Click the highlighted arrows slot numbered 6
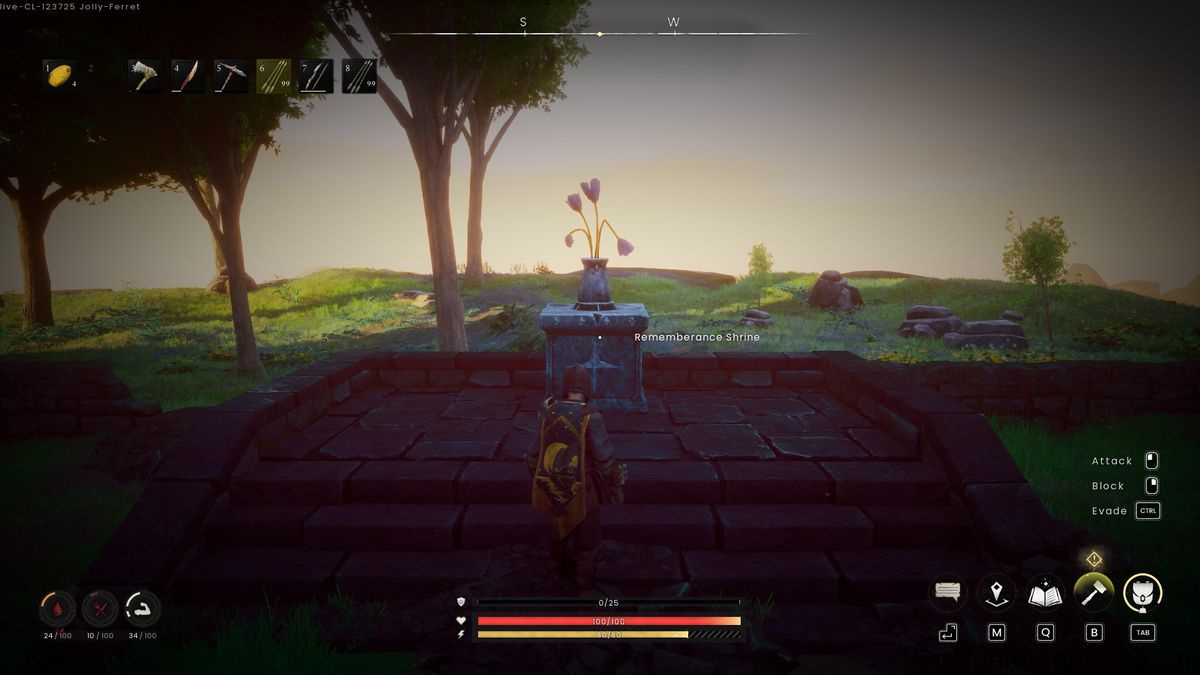Image resolution: width=1200 pixels, height=675 pixels. point(274,76)
